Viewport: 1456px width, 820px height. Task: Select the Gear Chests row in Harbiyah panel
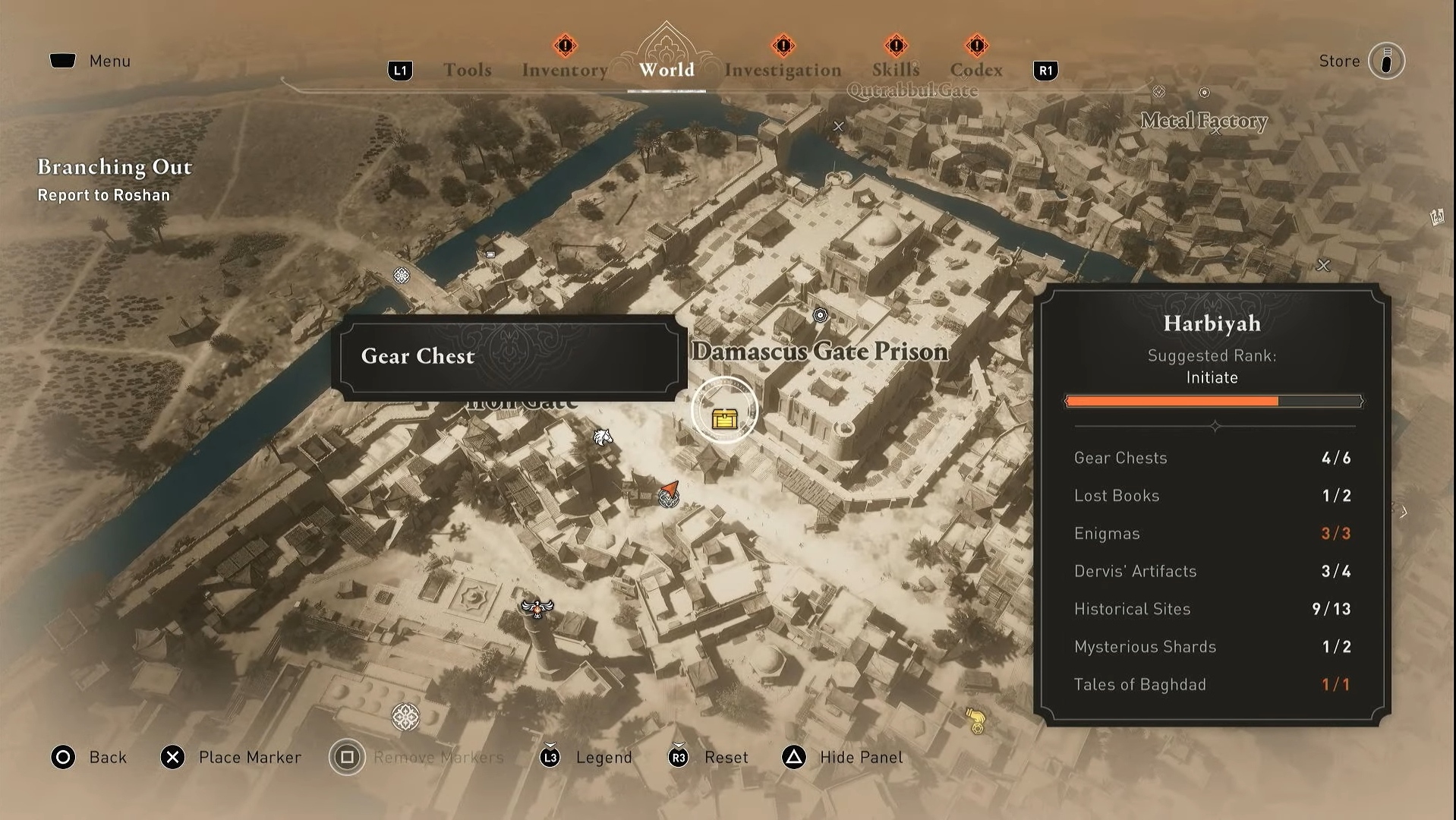tap(1212, 458)
